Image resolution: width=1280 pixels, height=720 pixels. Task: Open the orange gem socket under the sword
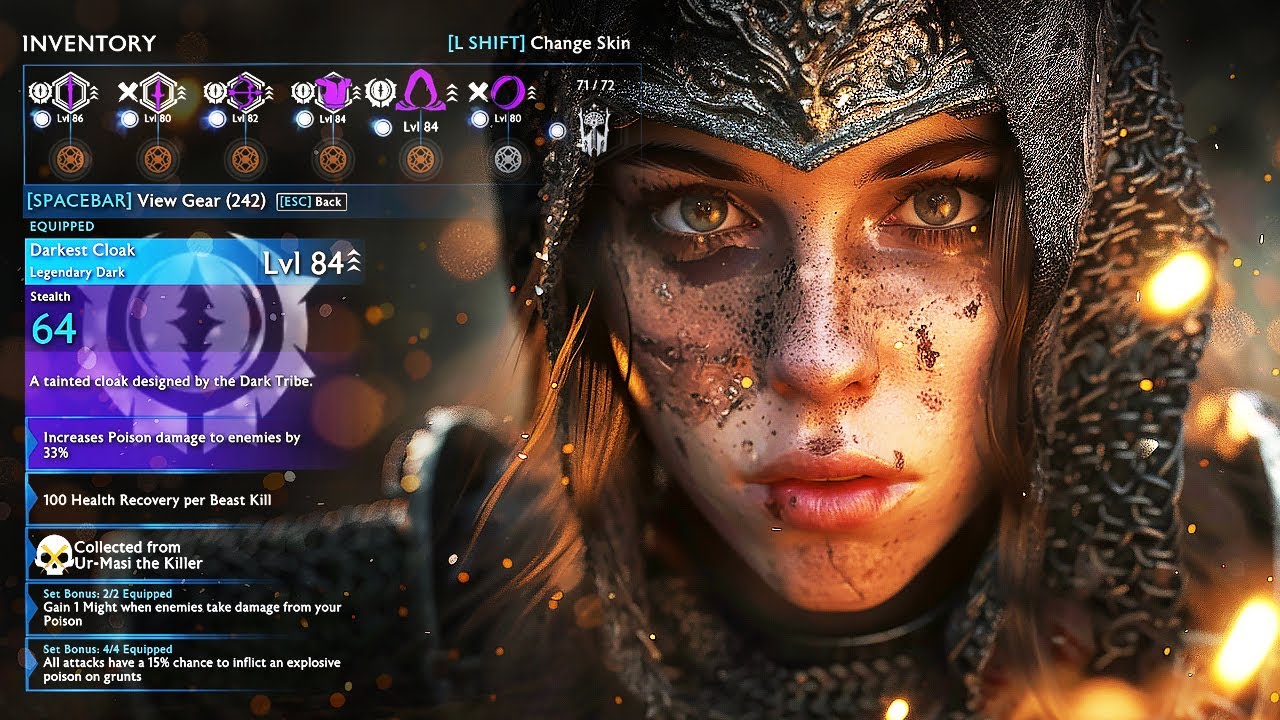pos(70,158)
